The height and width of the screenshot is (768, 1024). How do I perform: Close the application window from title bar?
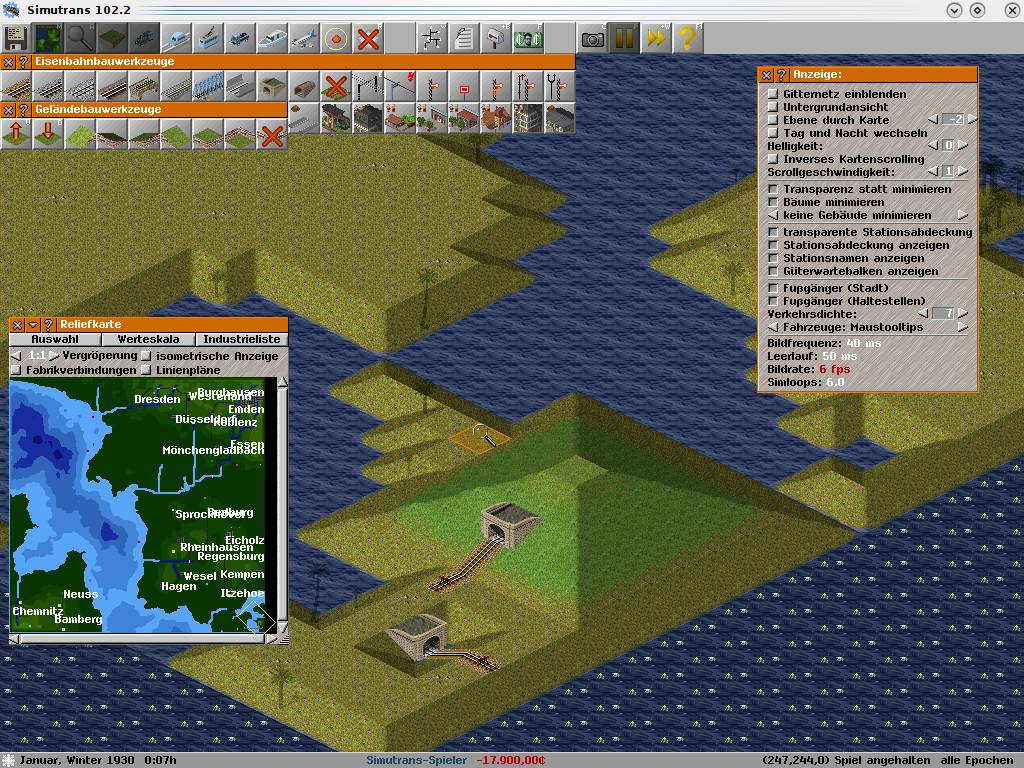(x=1002, y=10)
